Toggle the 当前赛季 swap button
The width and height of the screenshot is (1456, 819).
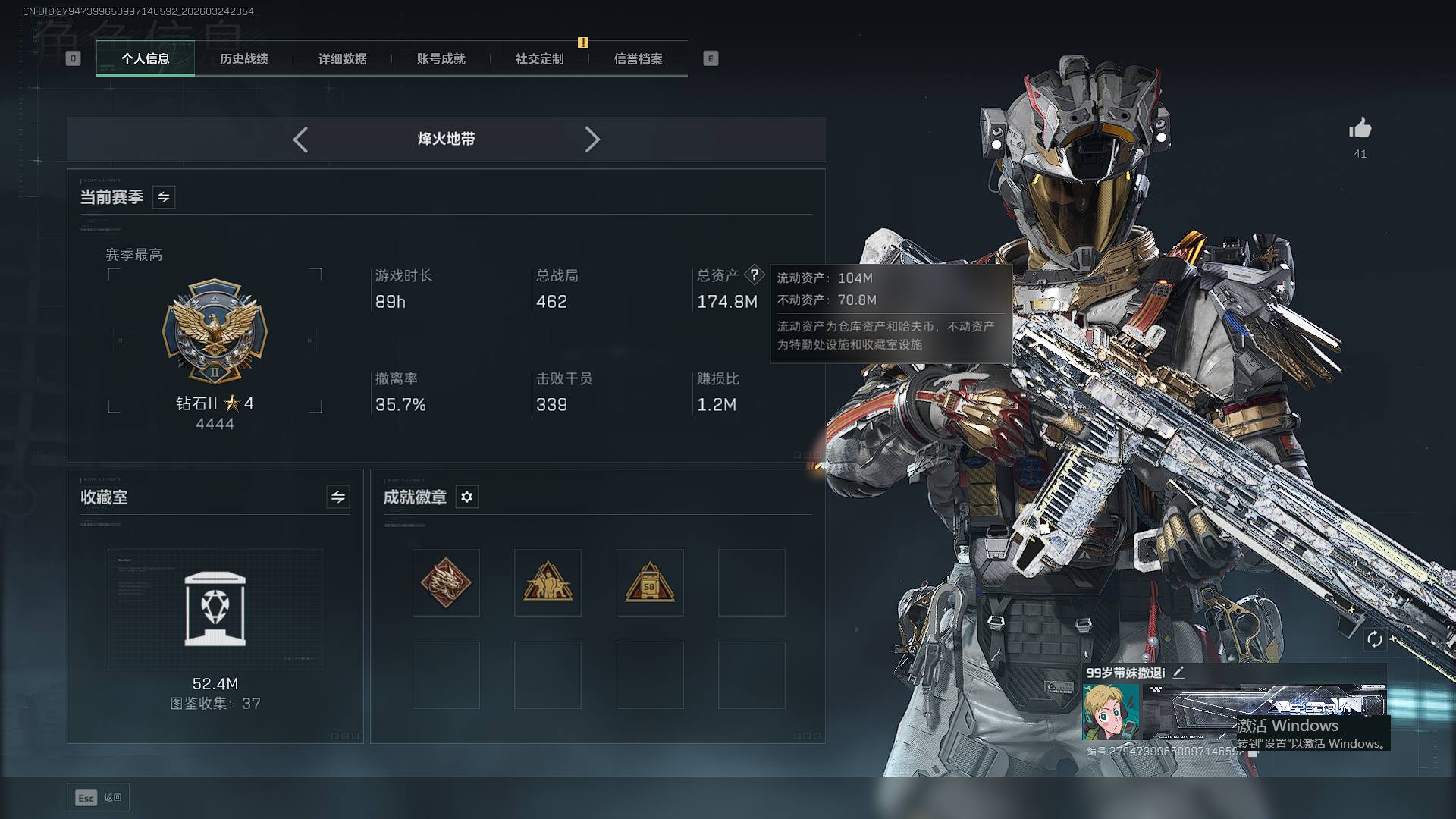pos(163,197)
